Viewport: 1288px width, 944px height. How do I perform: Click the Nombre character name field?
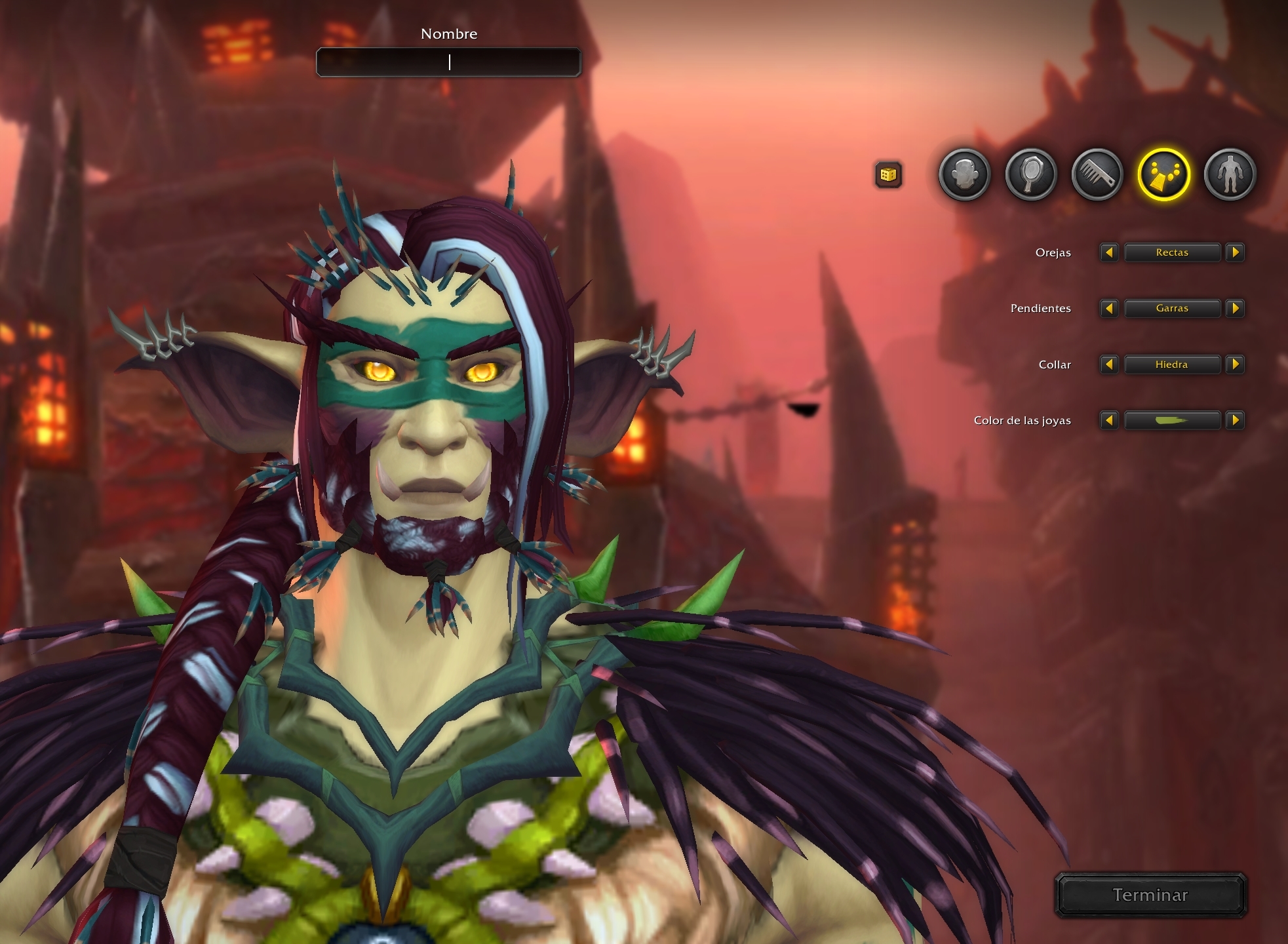[x=448, y=62]
